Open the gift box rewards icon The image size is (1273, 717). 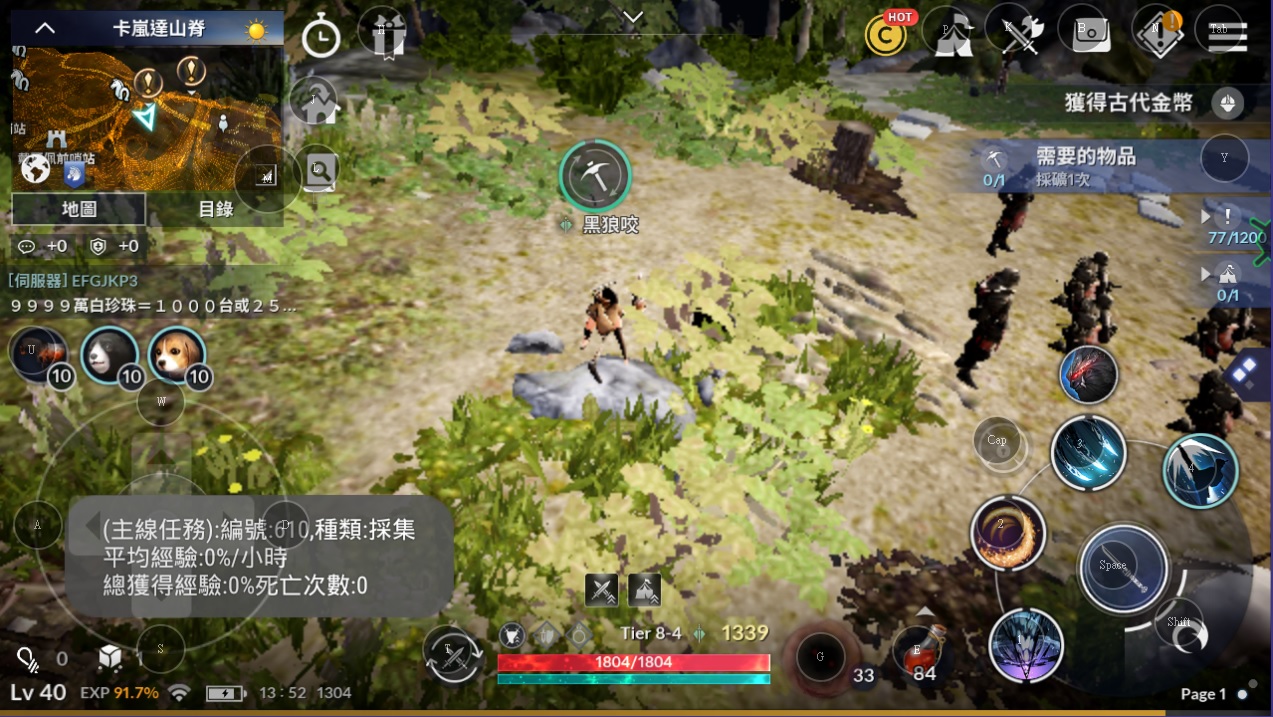pos(382,34)
